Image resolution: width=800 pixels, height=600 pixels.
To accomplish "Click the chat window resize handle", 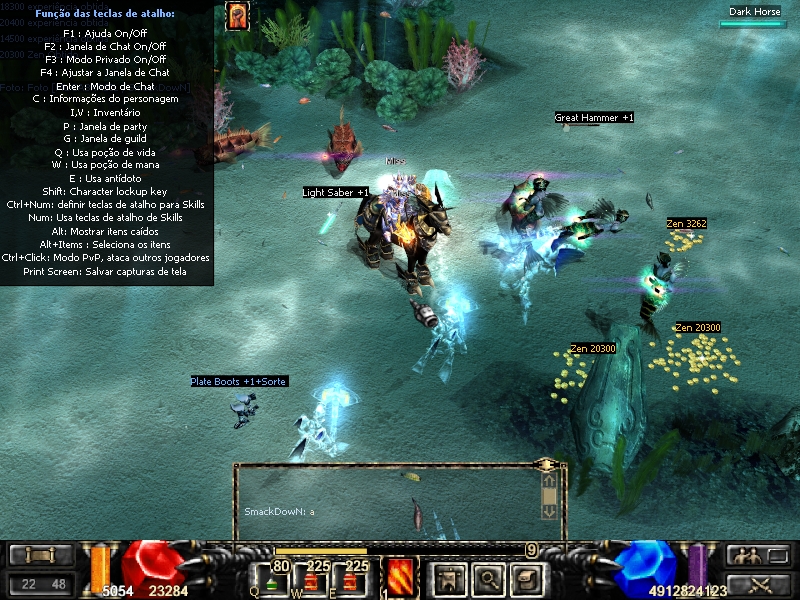I will point(546,466).
